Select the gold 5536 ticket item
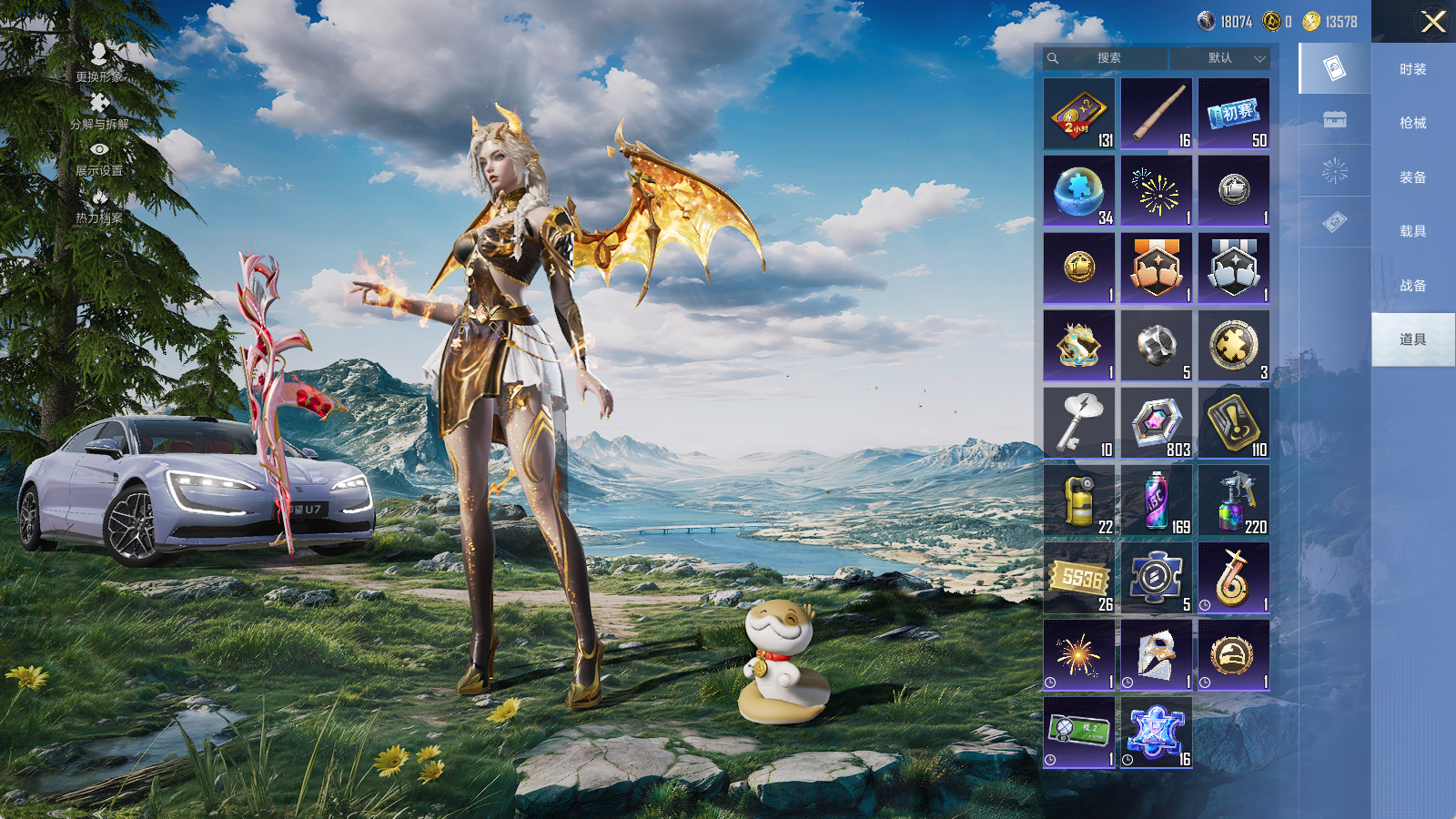Viewport: 1456px width, 819px height. click(x=1079, y=578)
